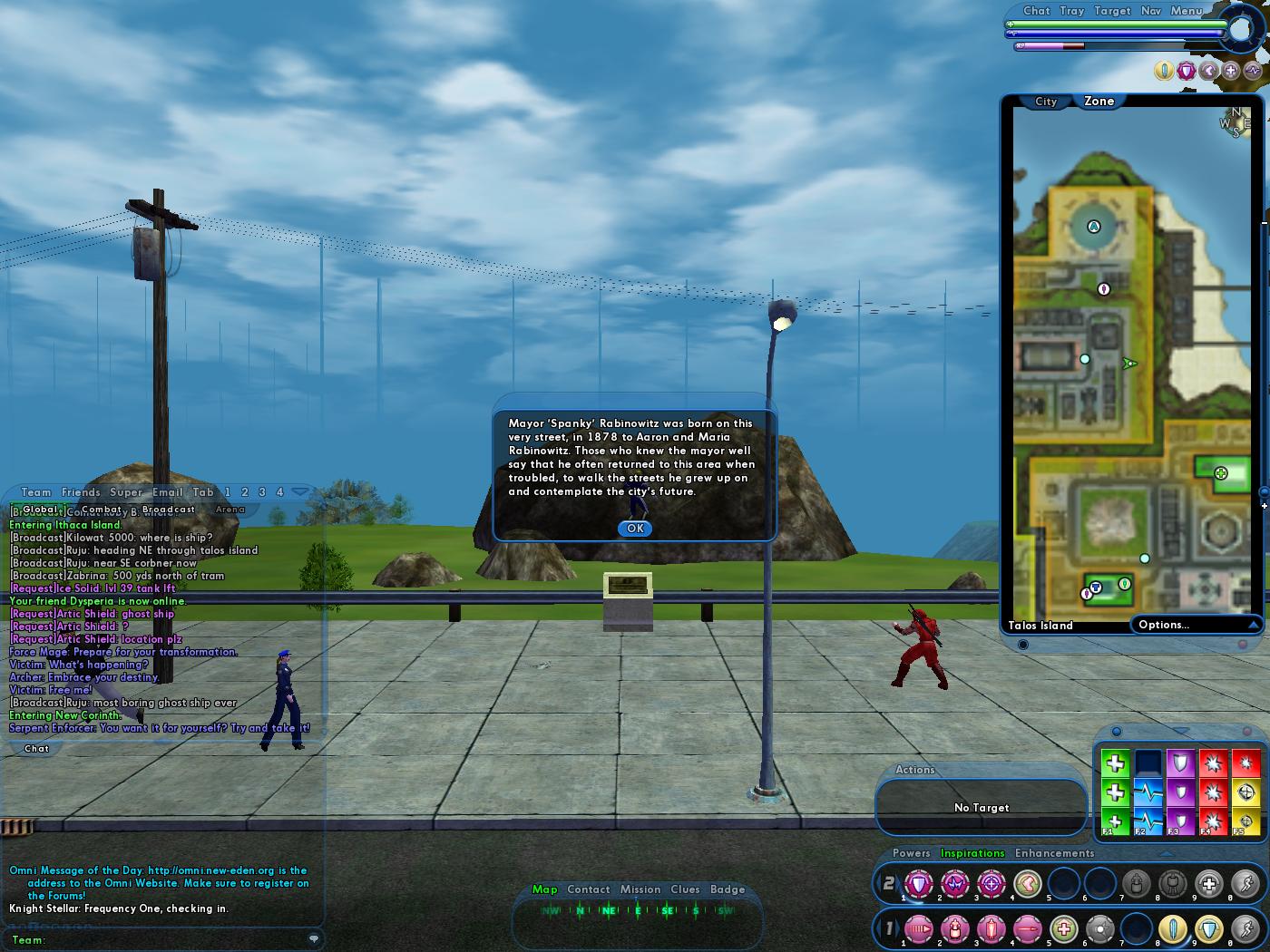1270x952 pixels.
Task: Open the Powers window
Action: [x=911, y=853]
